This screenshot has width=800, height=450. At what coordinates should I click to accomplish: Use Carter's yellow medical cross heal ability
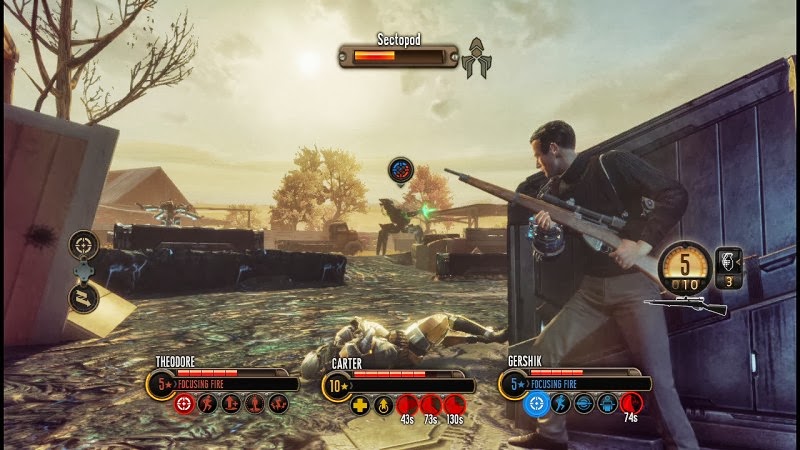(360, 404)
